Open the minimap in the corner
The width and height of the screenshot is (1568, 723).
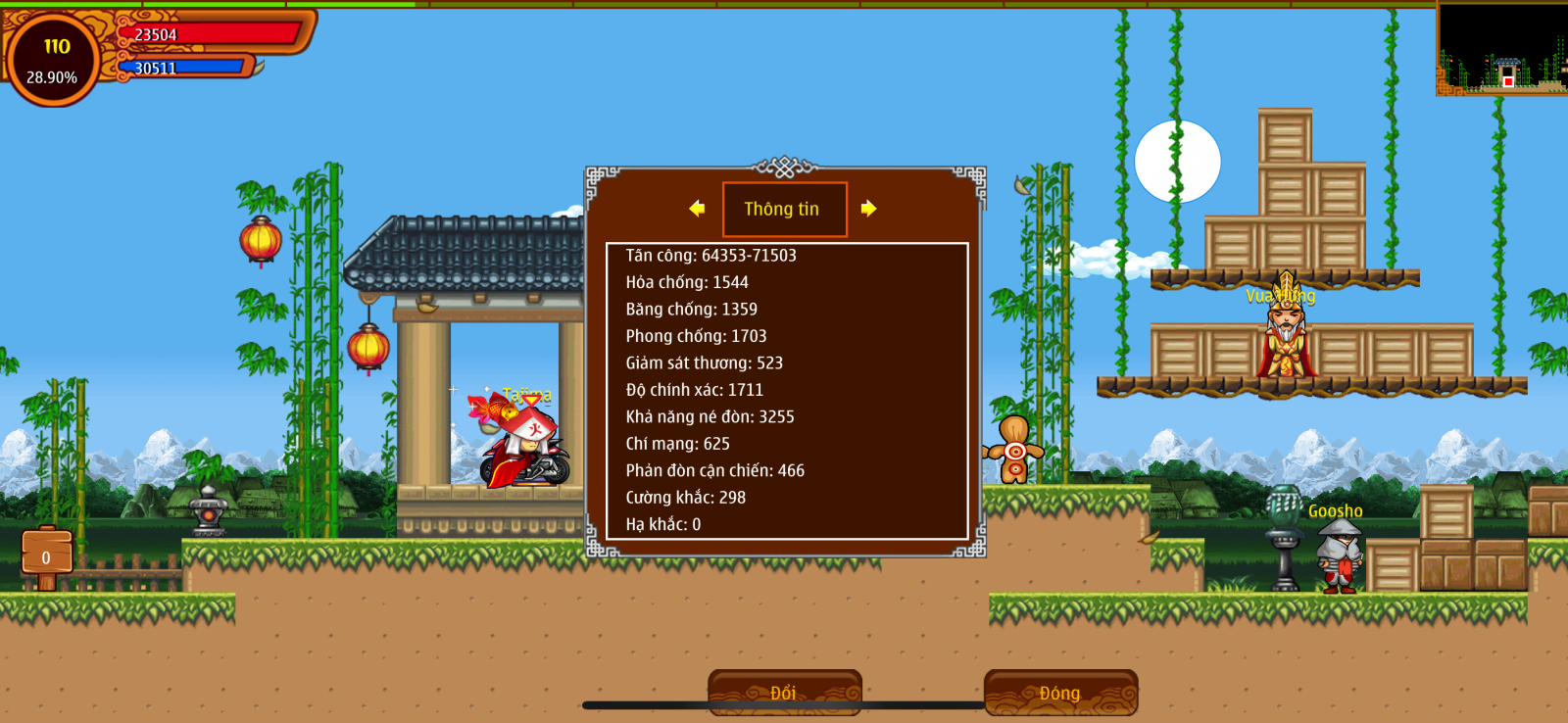tap(1501, 49)
